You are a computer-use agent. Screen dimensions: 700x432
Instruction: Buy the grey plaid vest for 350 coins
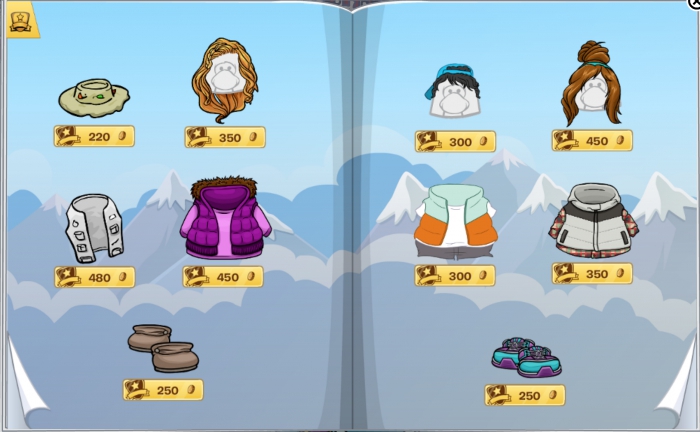point(592,274)
